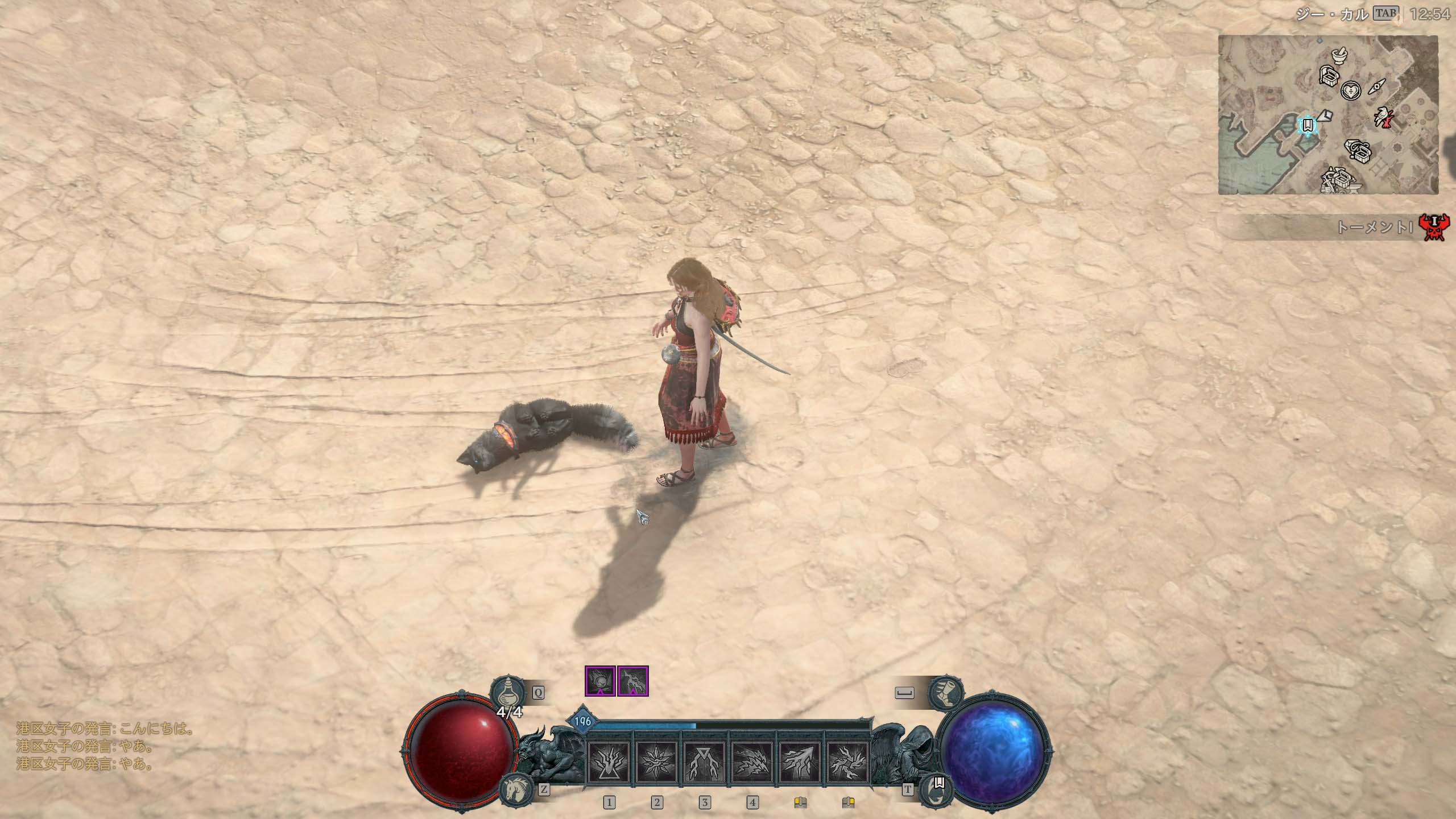Screen dimensions: 1456x819
Task: Use the healing potion icon
Action: tap(507, 693)
